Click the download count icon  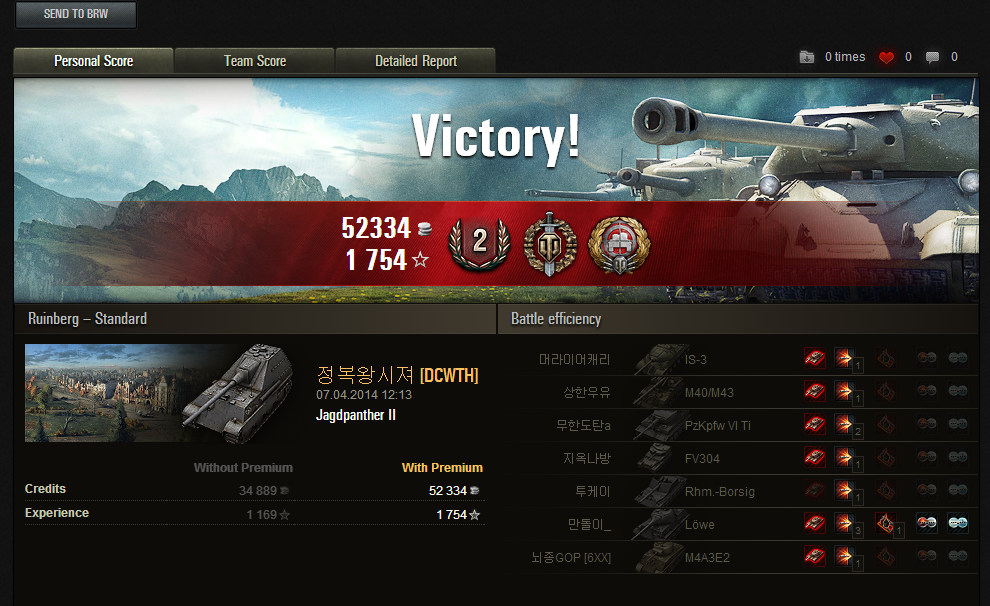pos(807,57)
